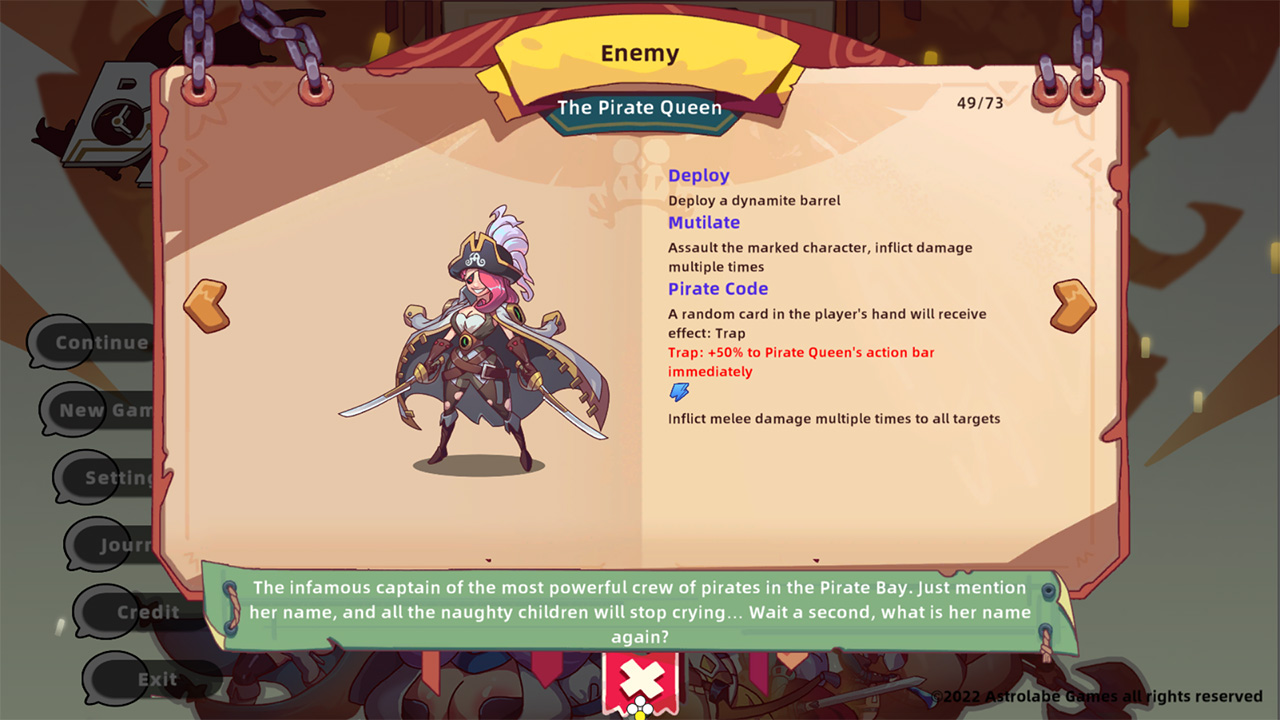This screenshot has width=1280, height=720.
Task: Select the Continue menu option
Action: [x=100, y=343]
